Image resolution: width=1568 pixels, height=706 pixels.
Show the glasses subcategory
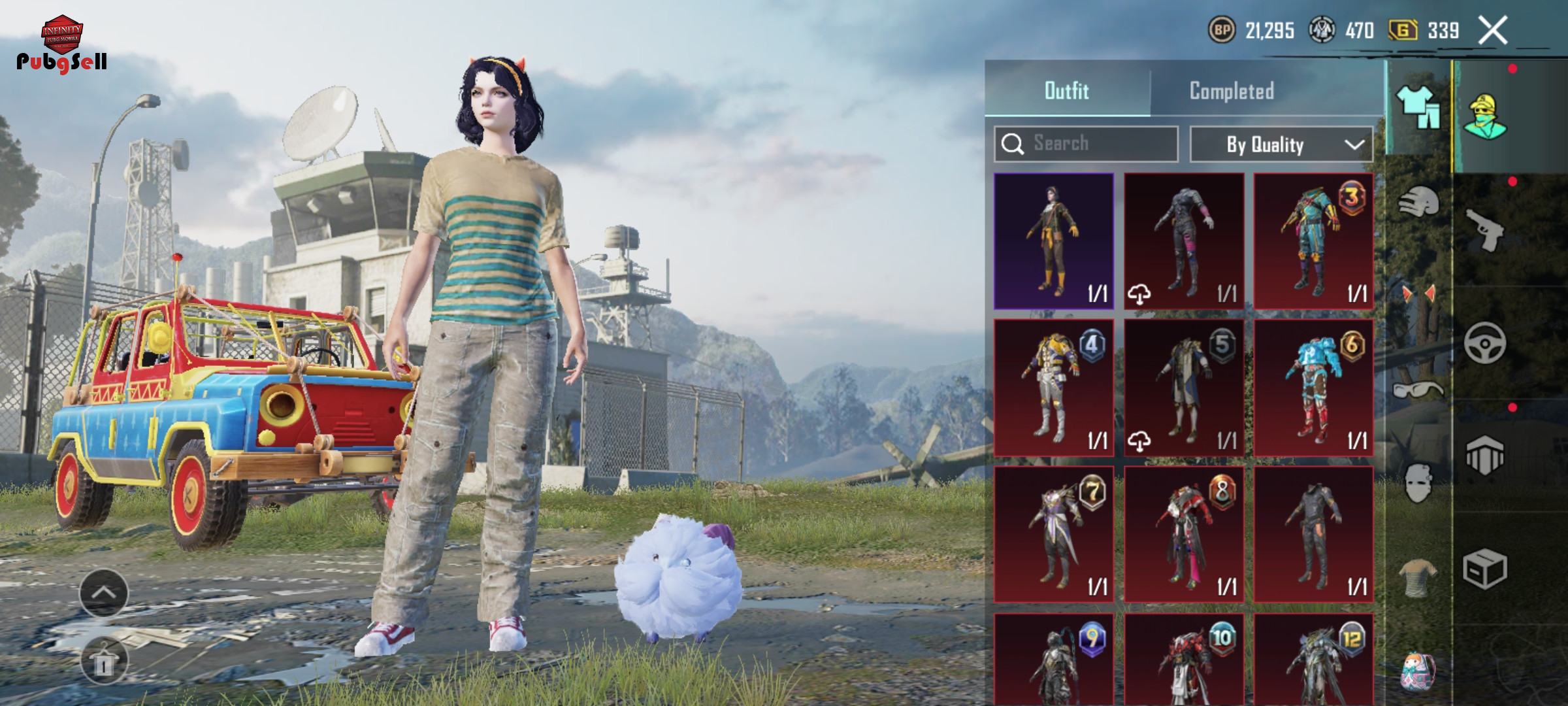pyautogui.click(x=1418, y=390)
